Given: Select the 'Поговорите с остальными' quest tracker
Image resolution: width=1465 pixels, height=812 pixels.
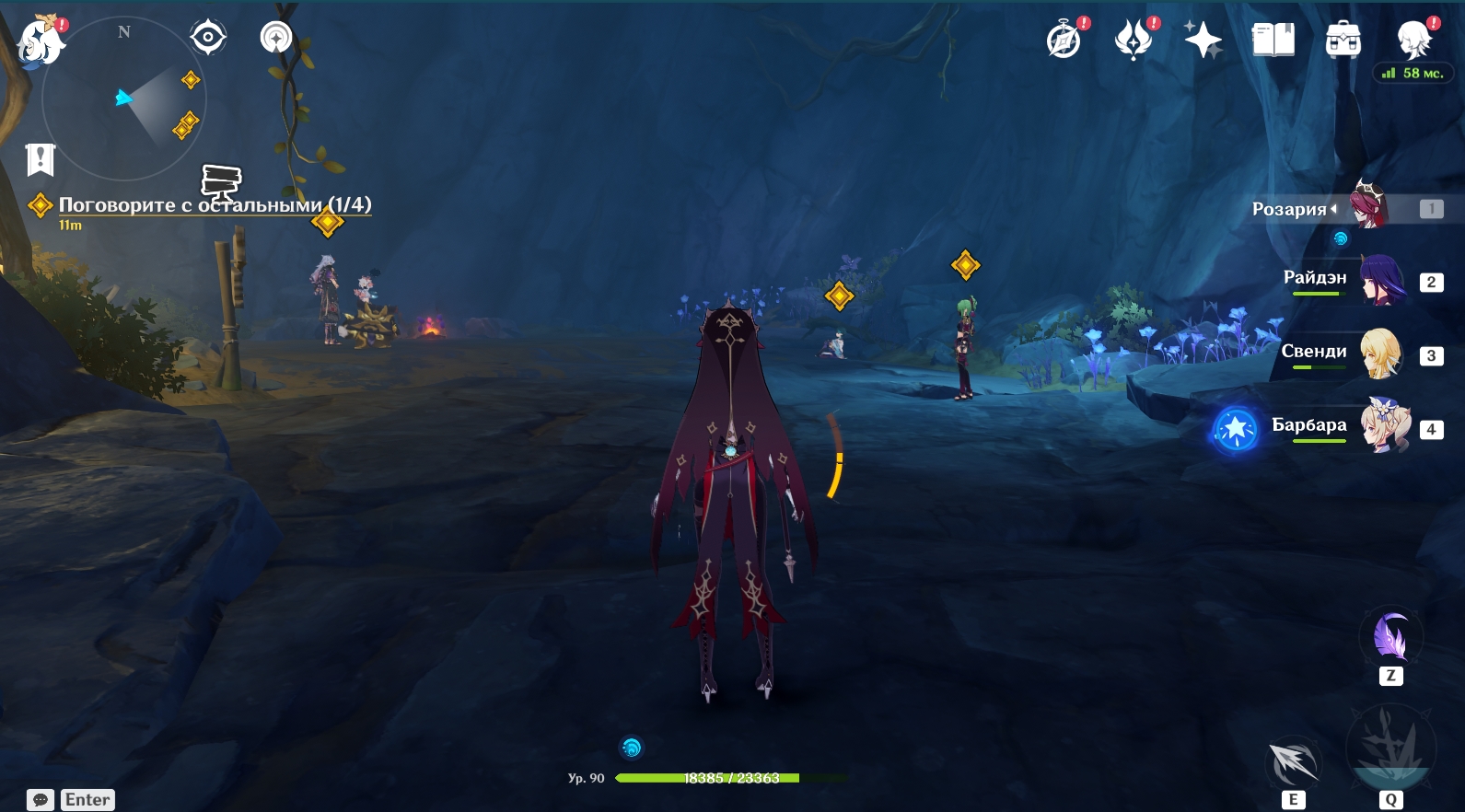Looking at the screenshot, I should click(x=215, y=205).
